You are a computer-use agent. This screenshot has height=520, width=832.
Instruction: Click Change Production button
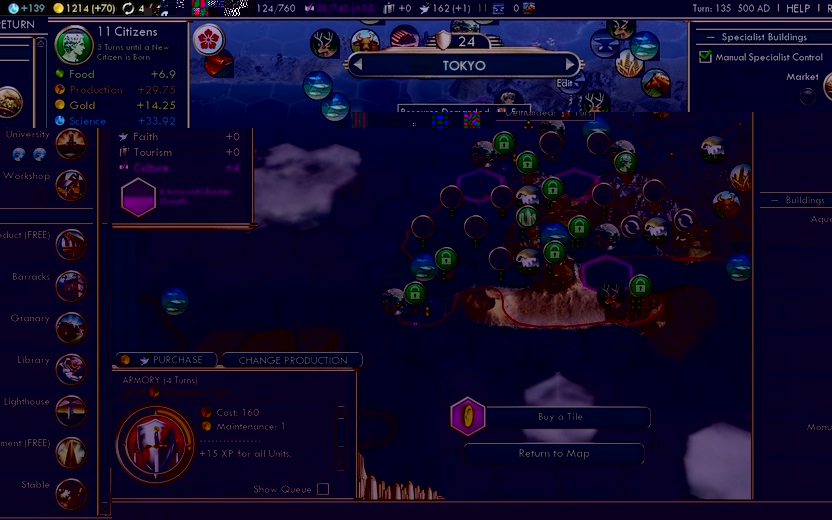293,360
